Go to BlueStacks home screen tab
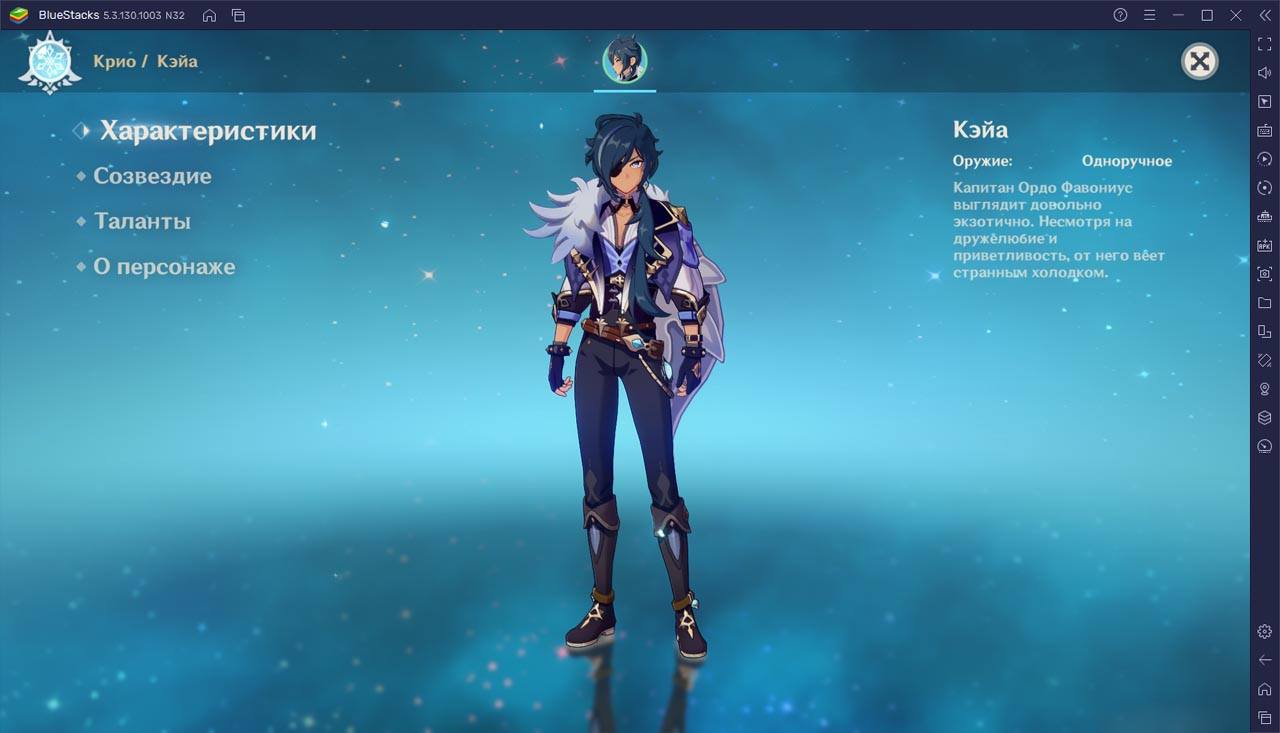The width and height of the screenshot is (1280, 733). tap(209, 15)
